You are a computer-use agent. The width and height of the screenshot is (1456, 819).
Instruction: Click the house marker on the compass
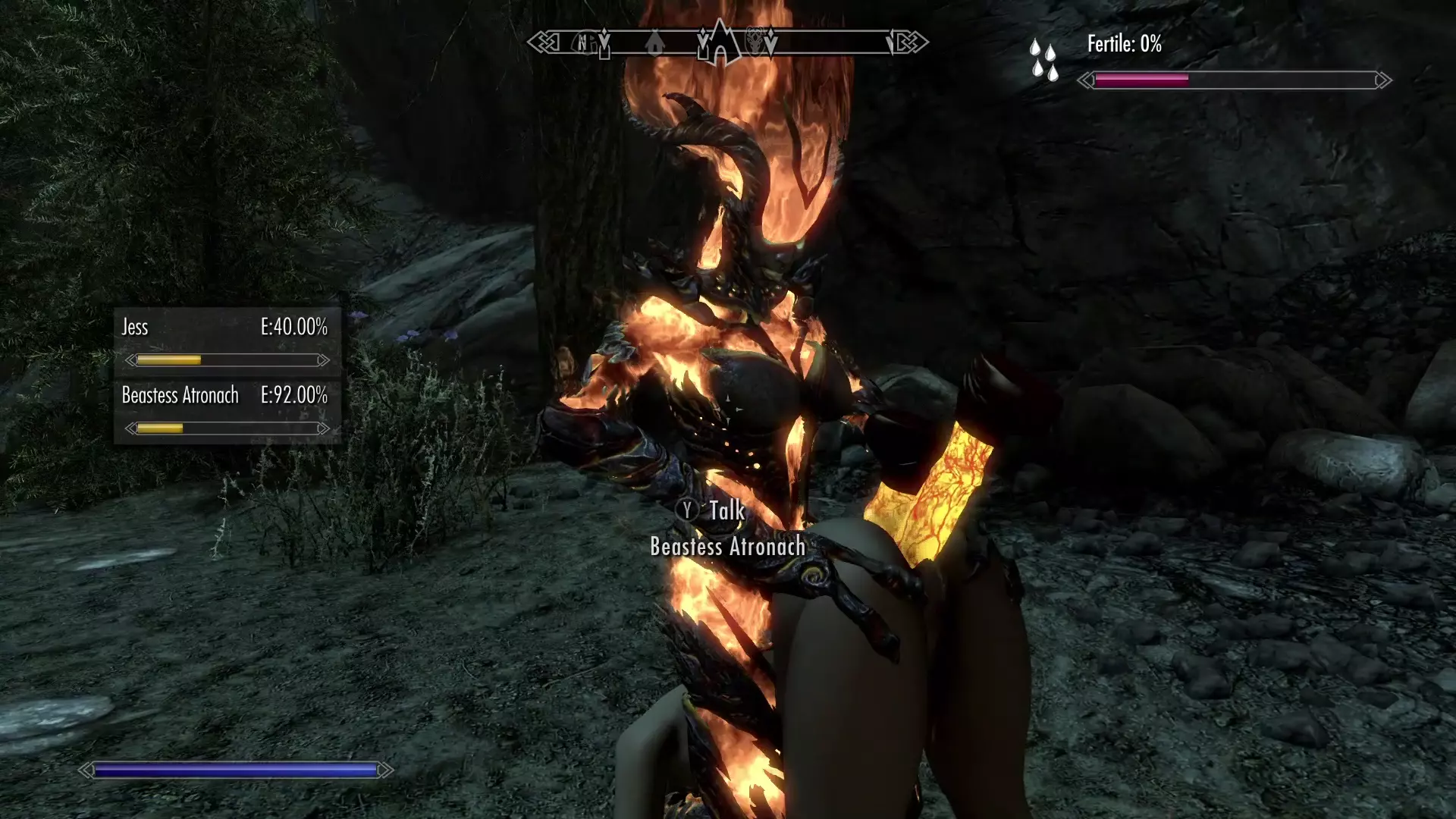(x=655, y=43)
